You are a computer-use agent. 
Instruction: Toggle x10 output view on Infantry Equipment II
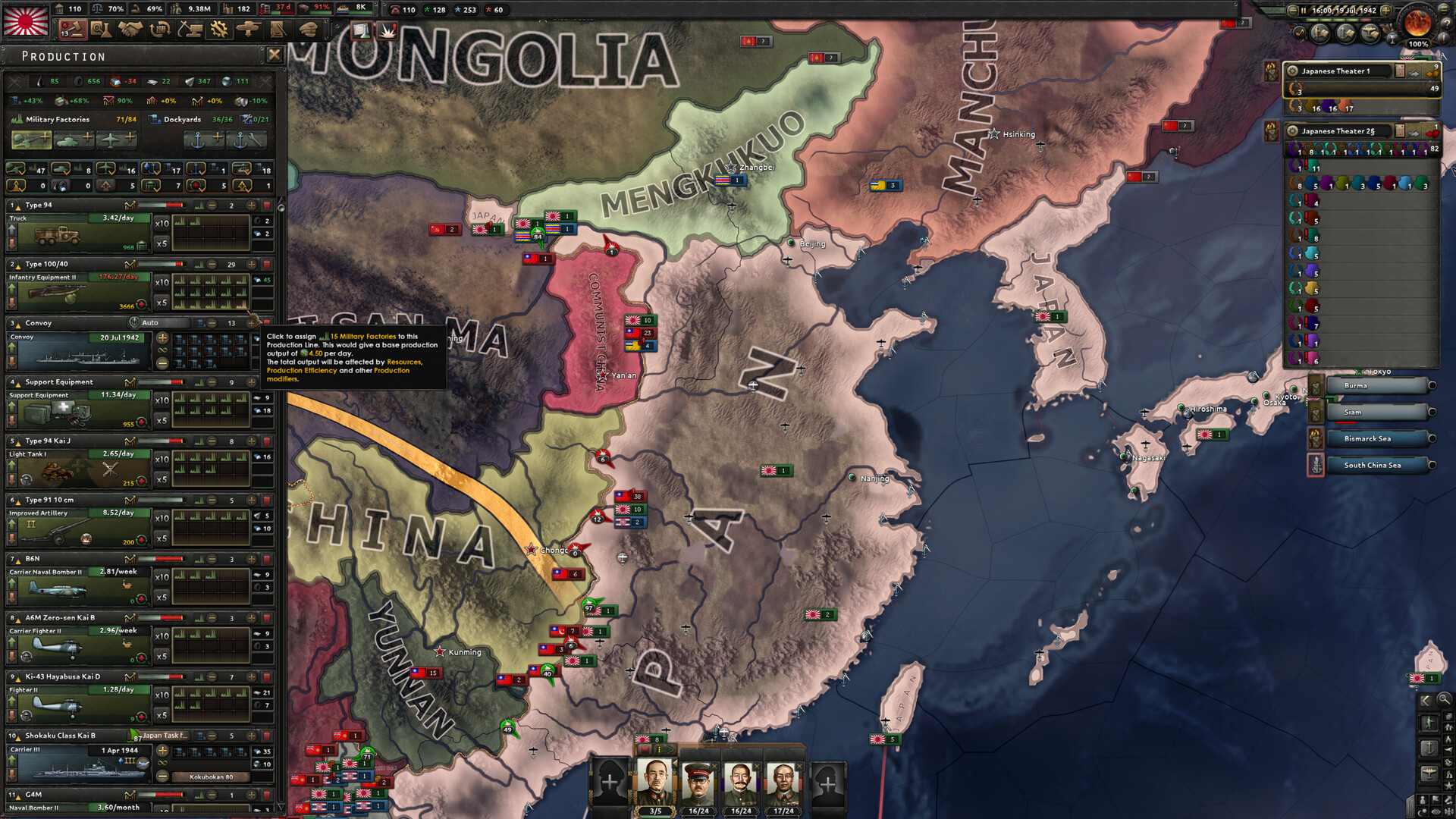click(x=162, y=282)
